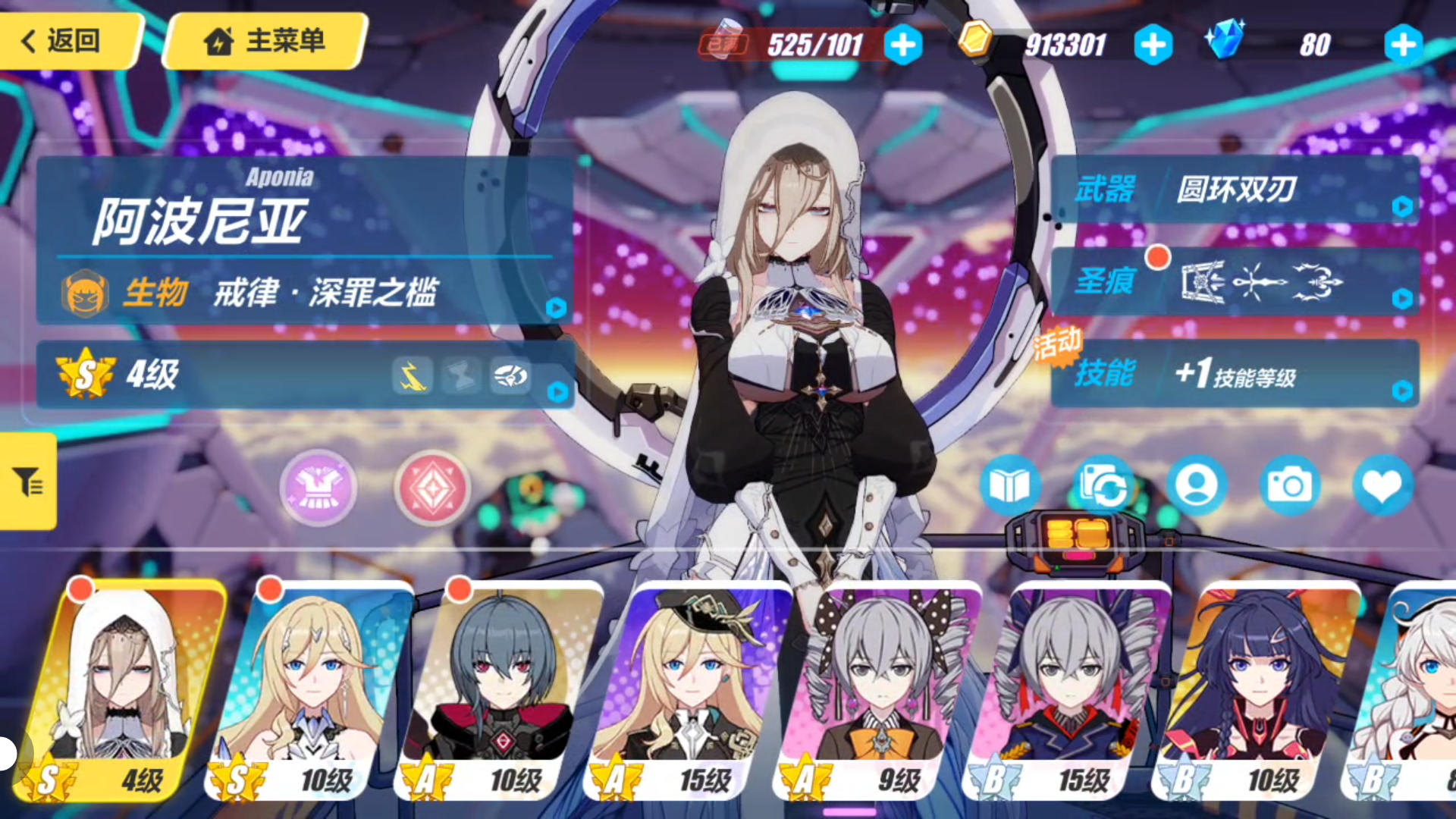1456x819 pixels.
Task: Add crystals with the blue plus button
Action: point(1402,45)
